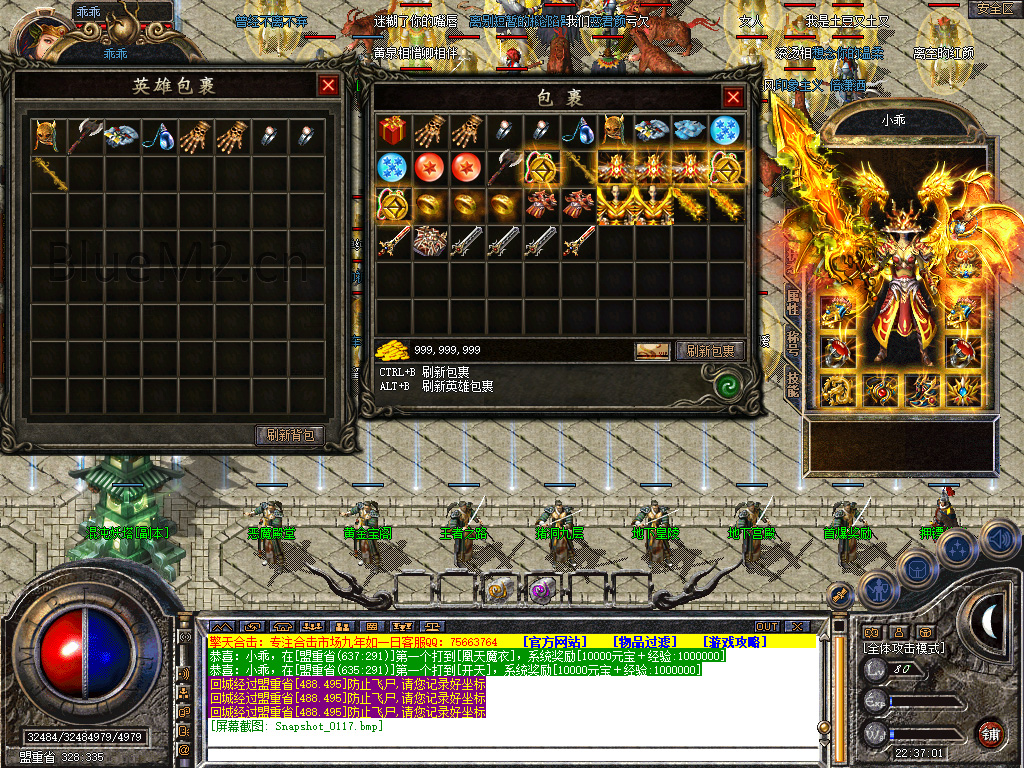Click the 安全区 safe zone label
This screenshot has width=1024, height=768.
pos(993,9)
